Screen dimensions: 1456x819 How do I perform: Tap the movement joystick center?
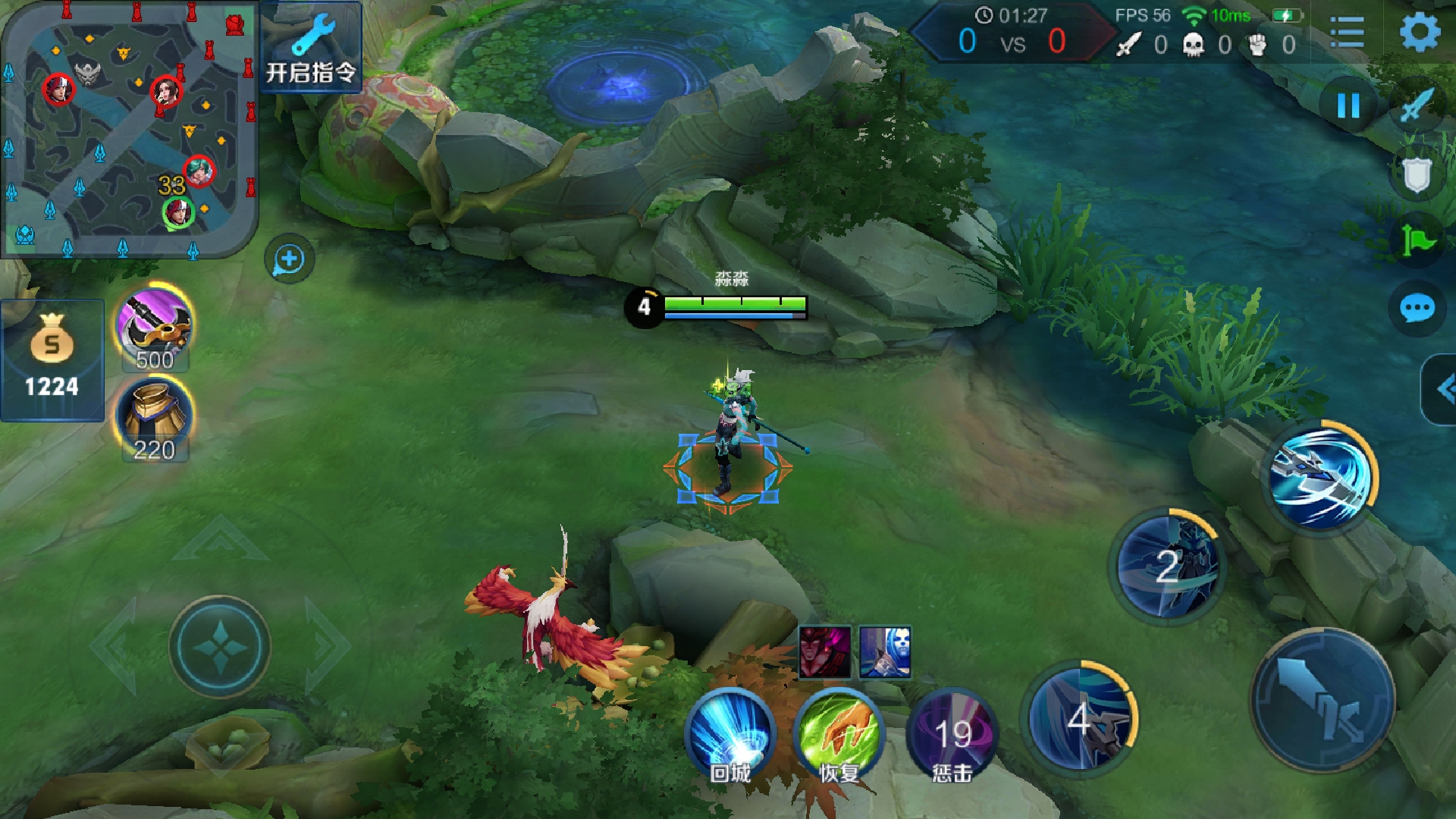(220, 646)
